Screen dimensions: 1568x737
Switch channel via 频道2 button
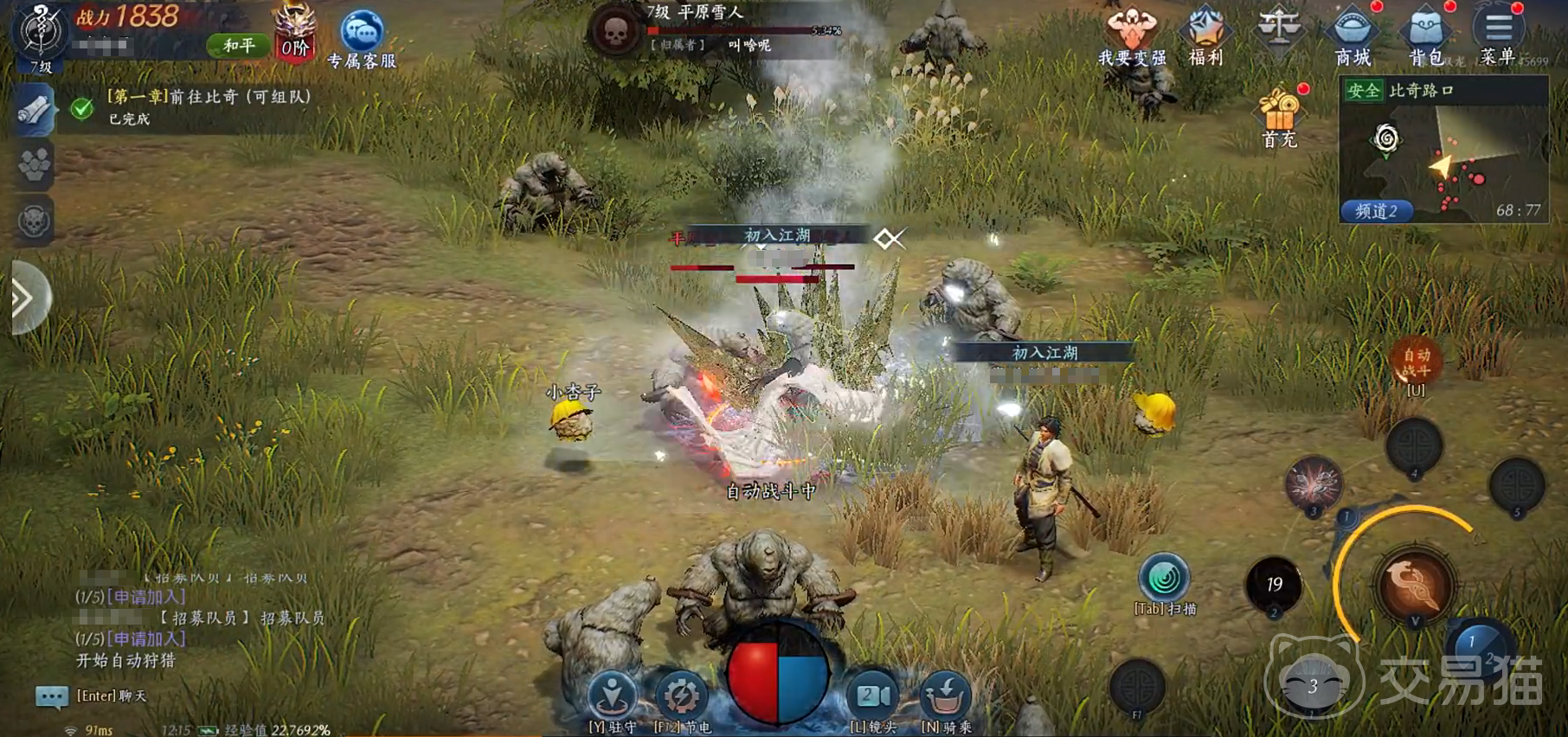[x=1376, y=211]
